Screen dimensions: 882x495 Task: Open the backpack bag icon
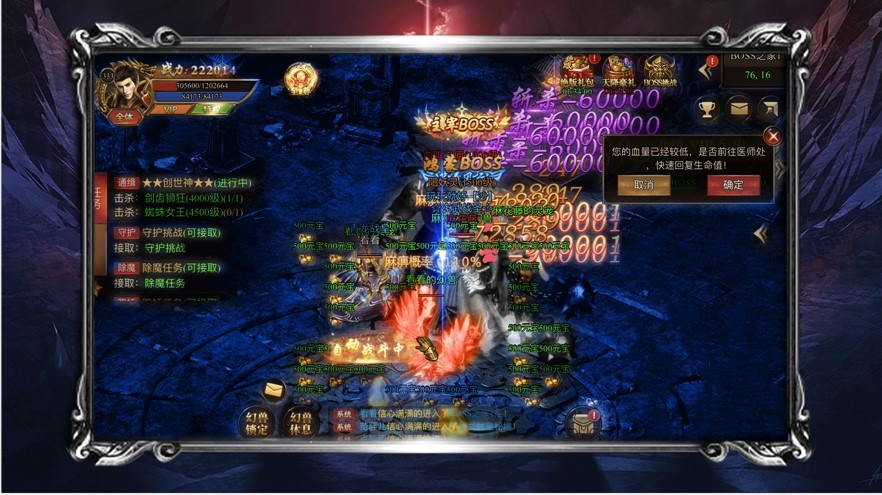(580, 424)
